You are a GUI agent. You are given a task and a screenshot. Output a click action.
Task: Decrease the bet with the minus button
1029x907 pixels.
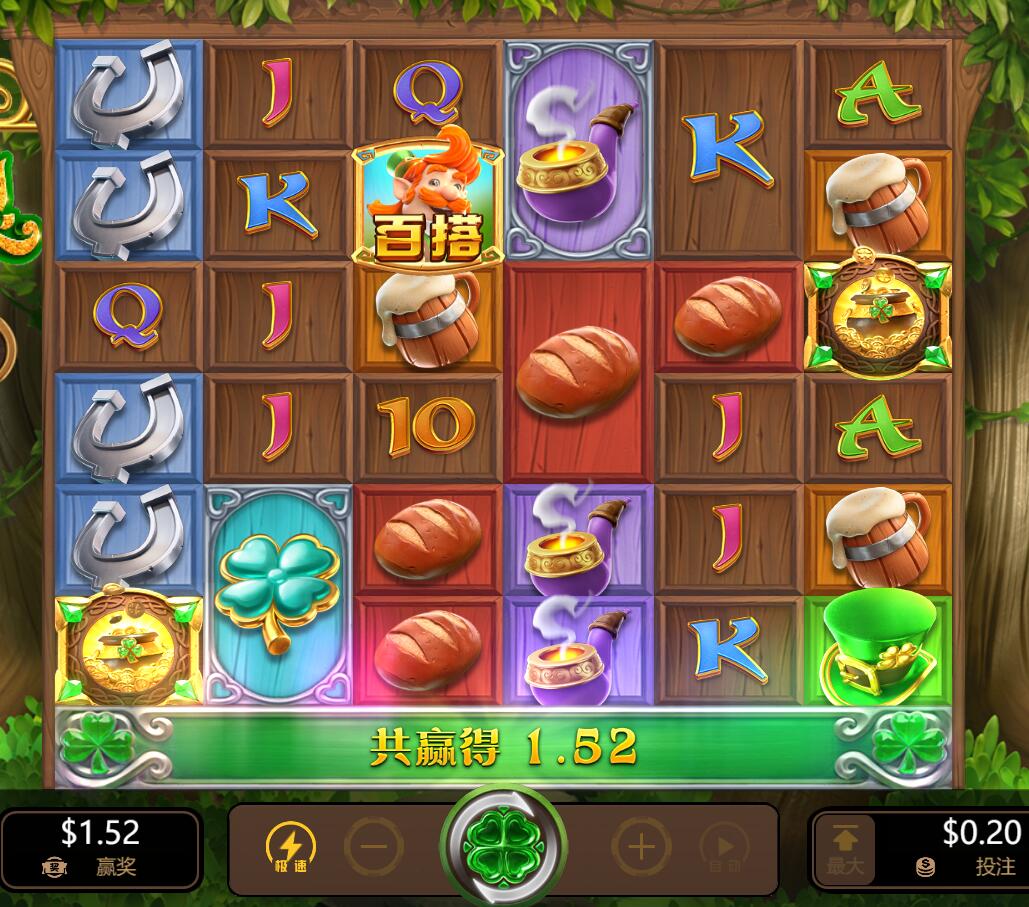(374, 849)
